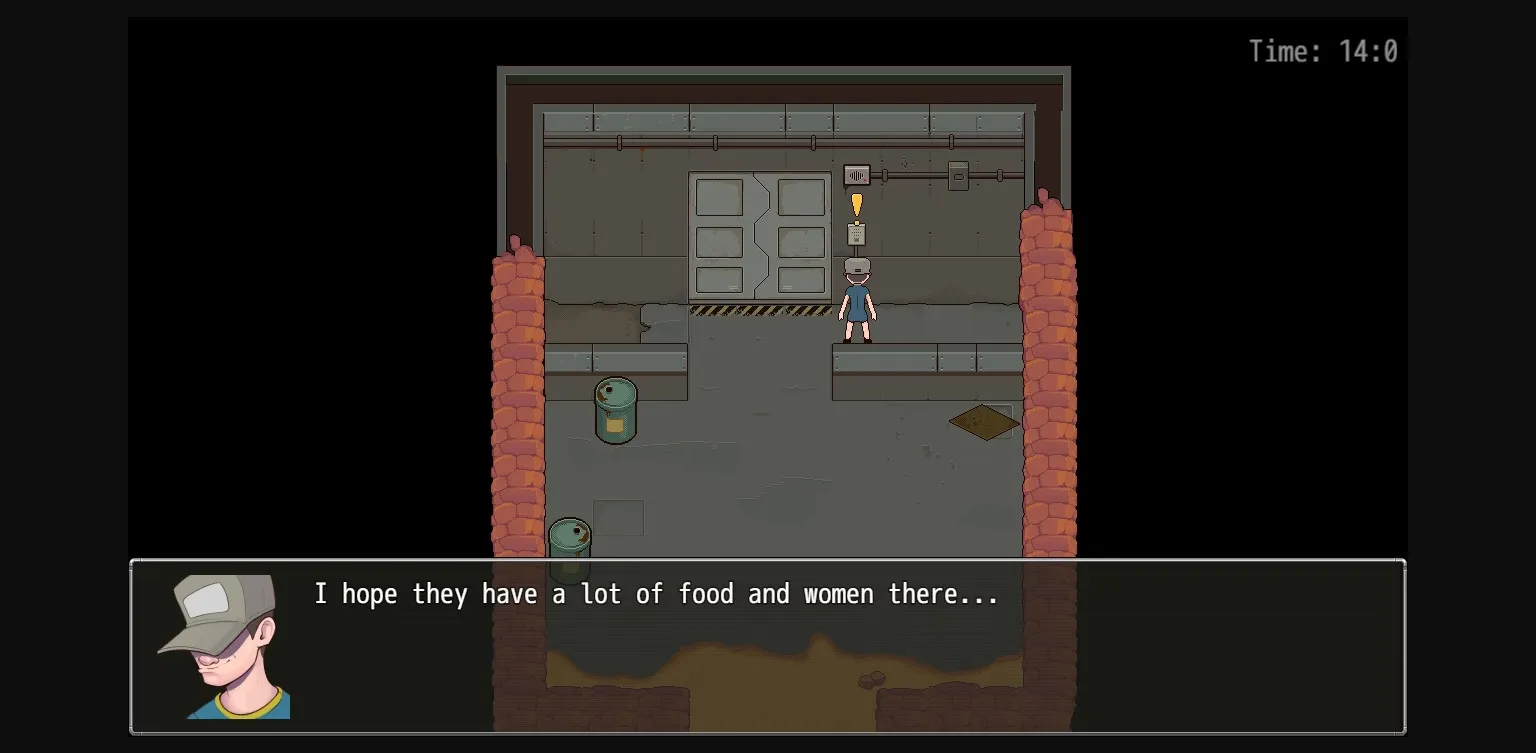Select the green barrel near the sandbags
Image resolution: width=1536 pixels, height=753 pixels.
tap(614, 410)
